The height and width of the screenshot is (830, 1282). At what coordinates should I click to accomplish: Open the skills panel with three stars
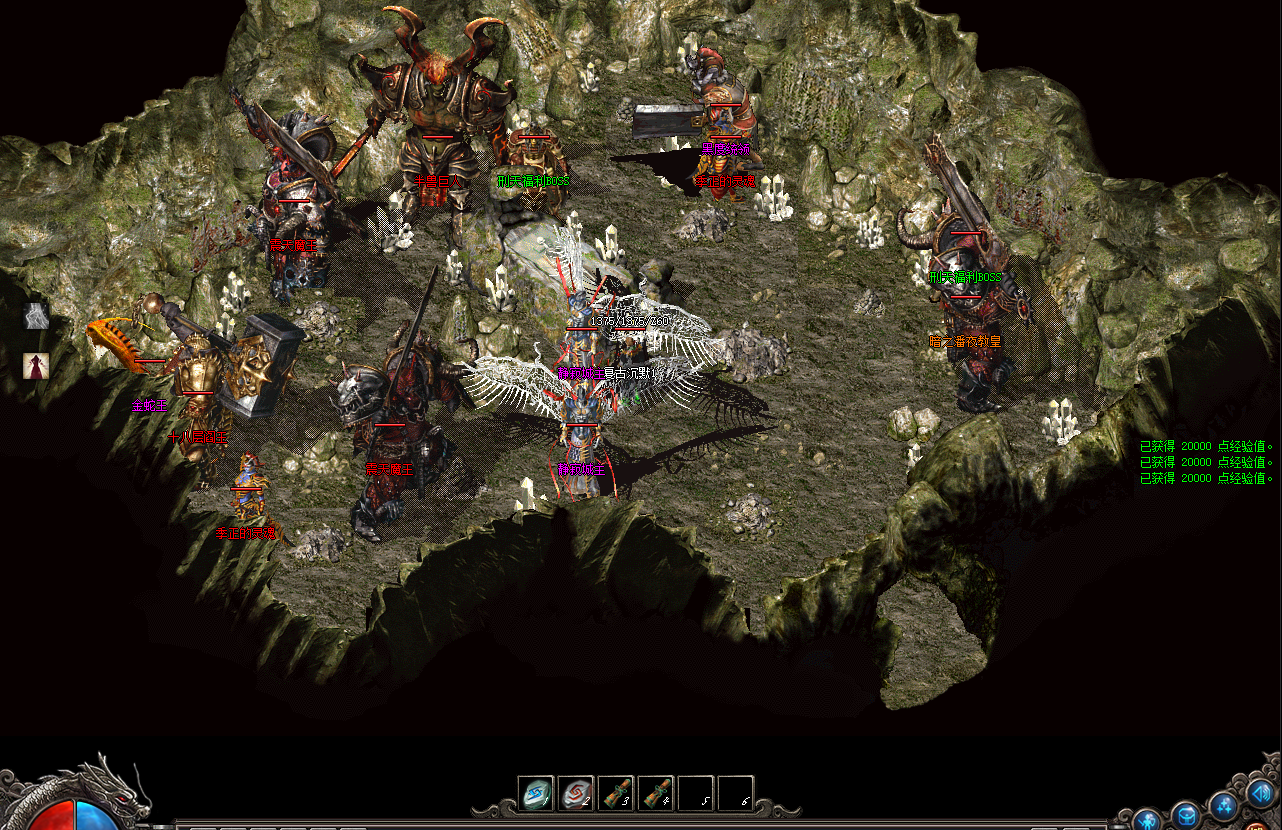click(x=1223, y=805)
